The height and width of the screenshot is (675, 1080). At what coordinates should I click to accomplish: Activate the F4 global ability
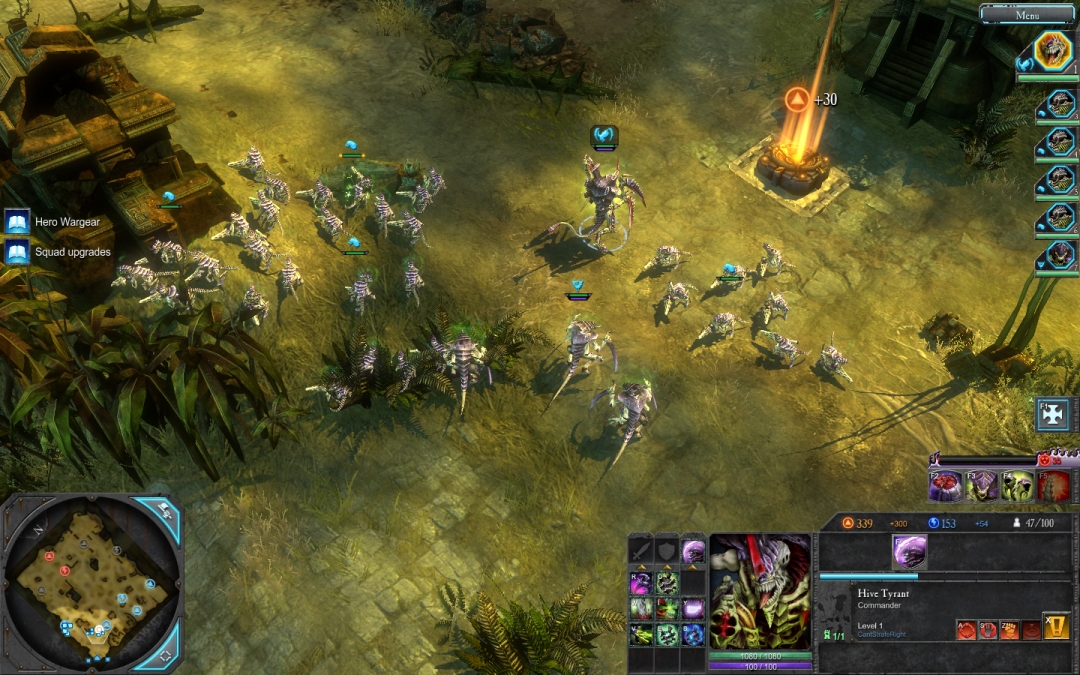pyautogui.click(x=1017, y=486)
